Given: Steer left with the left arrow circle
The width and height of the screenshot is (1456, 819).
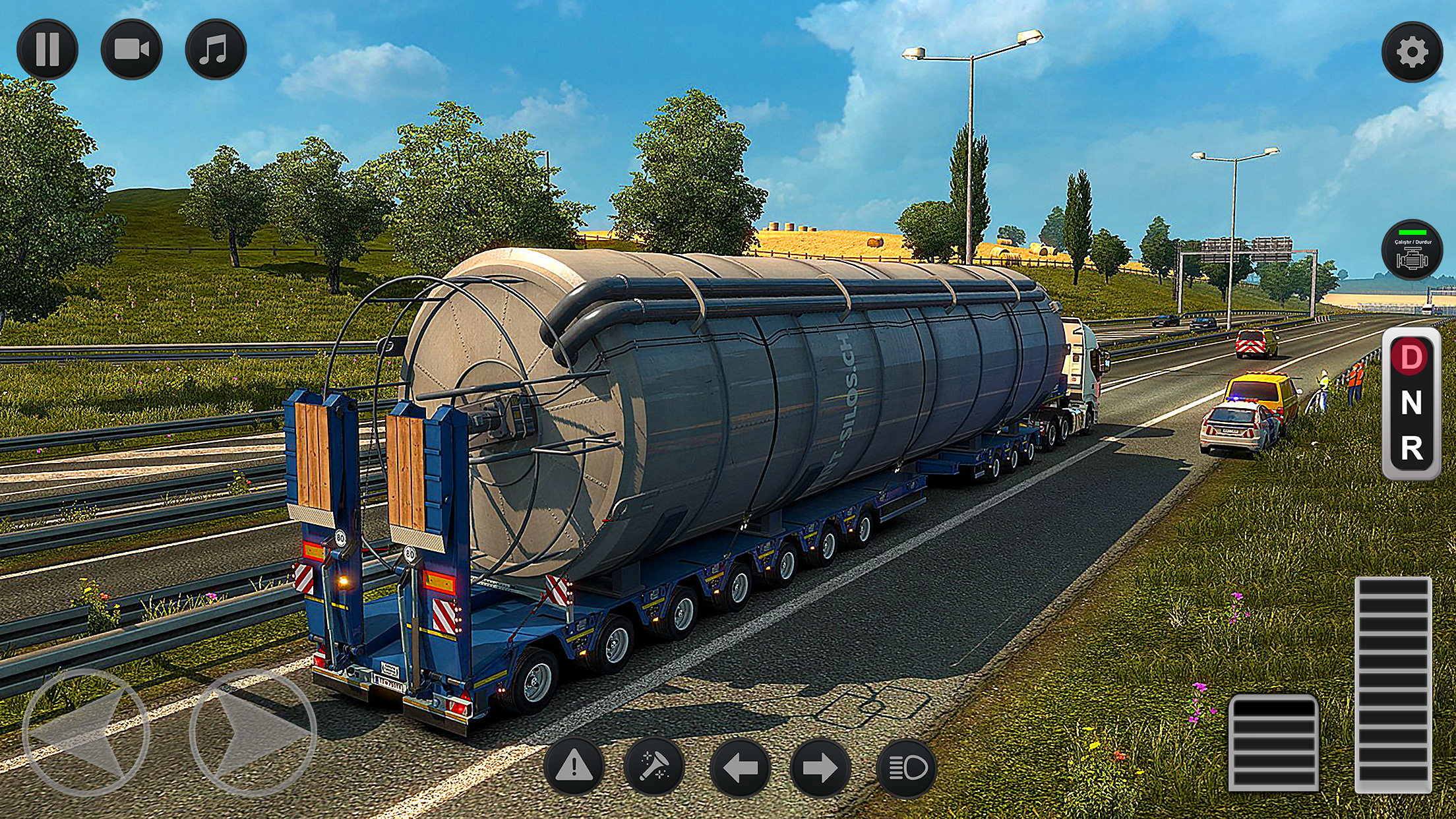Looking at the screenshot, I should click(x=86, y=732).
